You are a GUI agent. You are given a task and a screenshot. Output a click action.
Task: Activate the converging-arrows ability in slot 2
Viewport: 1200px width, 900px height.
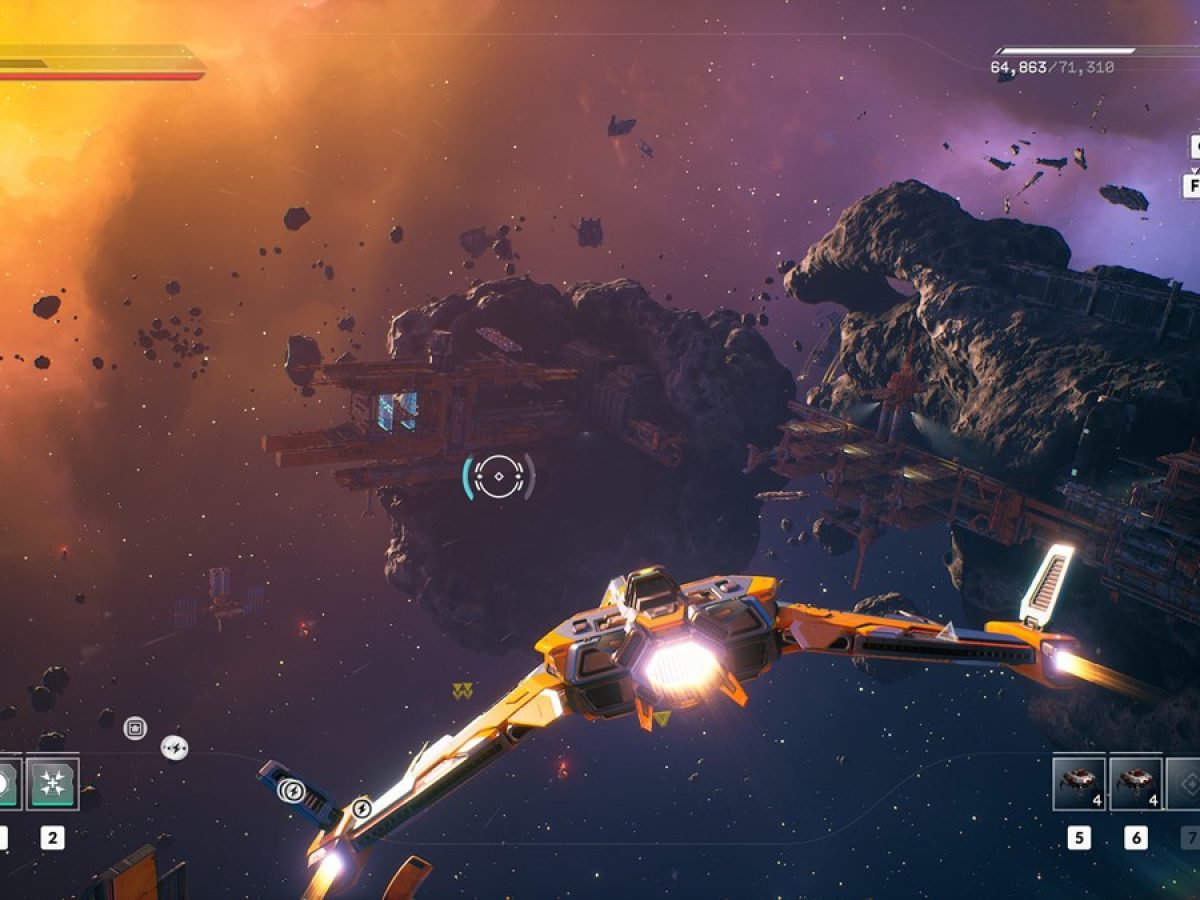coord(52,784)
